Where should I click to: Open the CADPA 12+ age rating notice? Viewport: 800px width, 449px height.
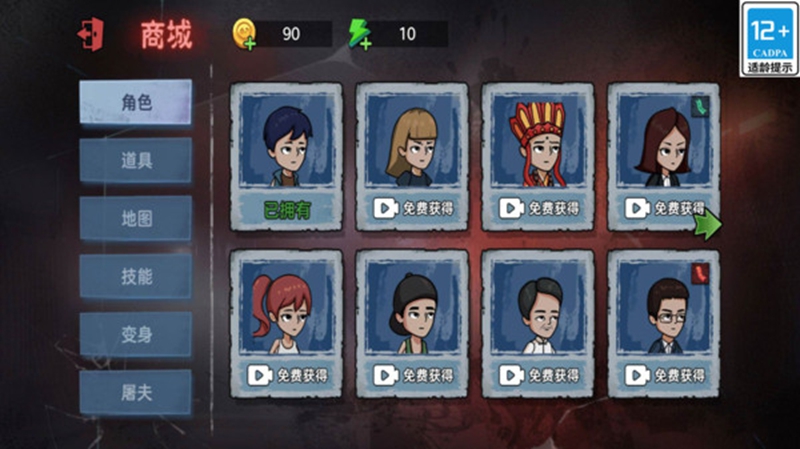(x=769, y=39)
